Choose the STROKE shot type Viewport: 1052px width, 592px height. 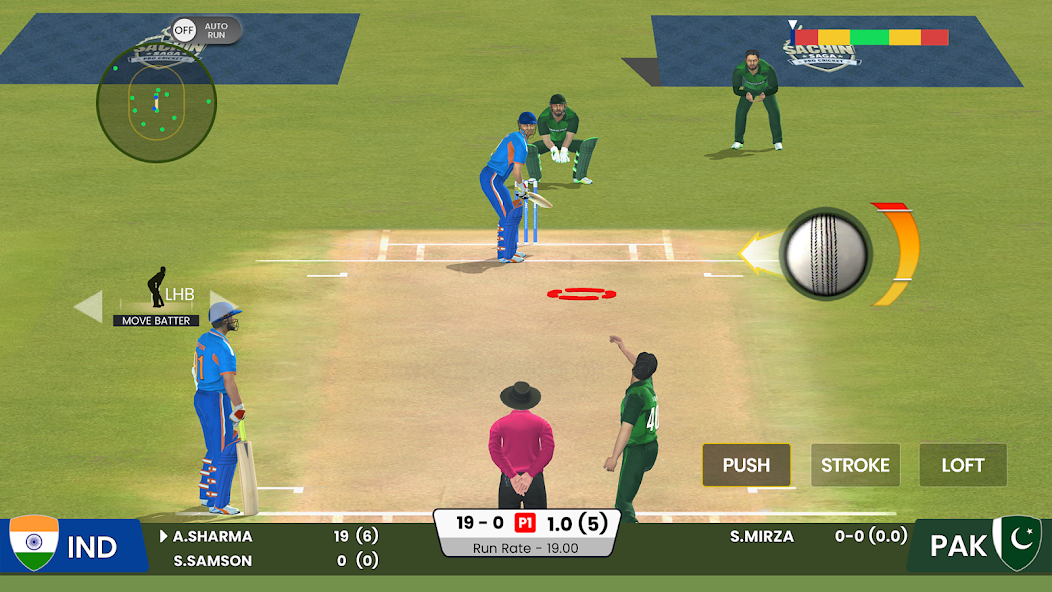pyautogui.click(x=855, y=465)
